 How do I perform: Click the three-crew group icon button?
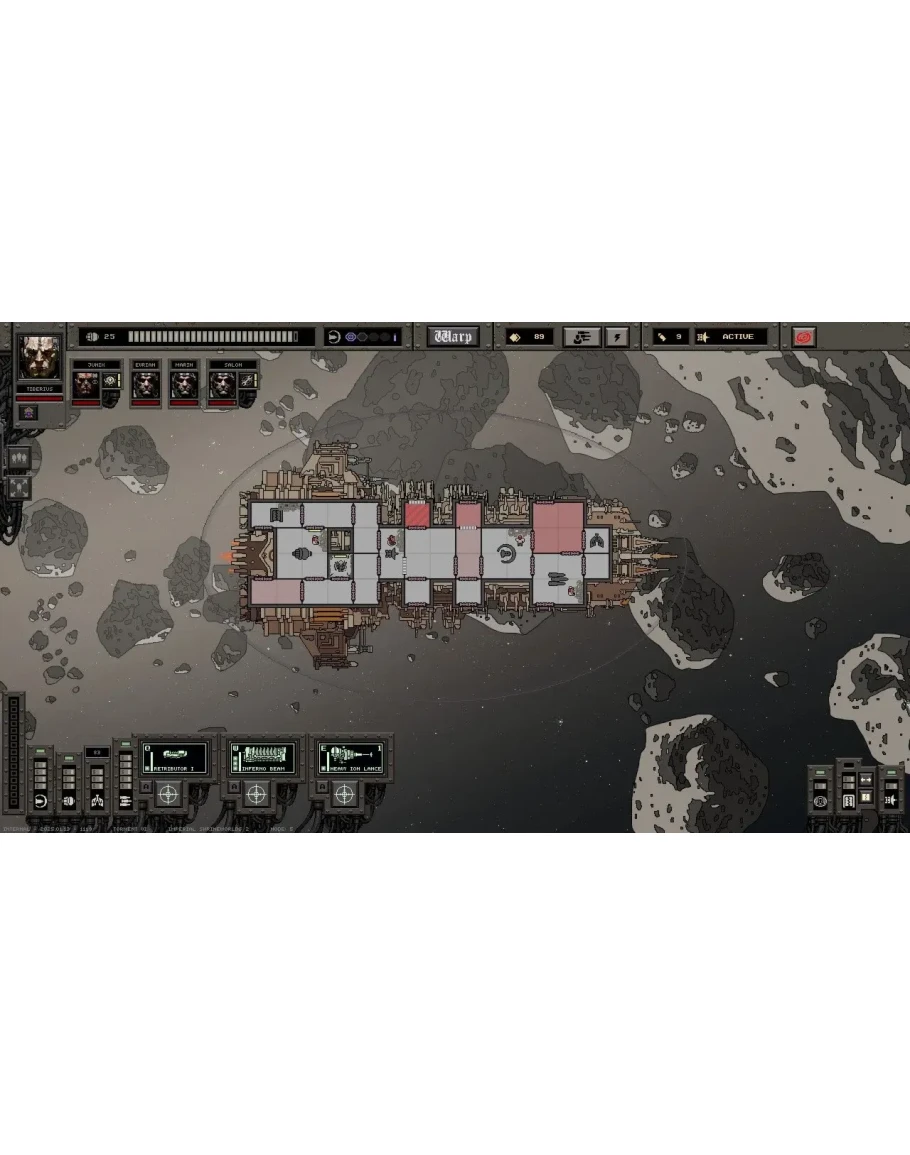(19, 459)
